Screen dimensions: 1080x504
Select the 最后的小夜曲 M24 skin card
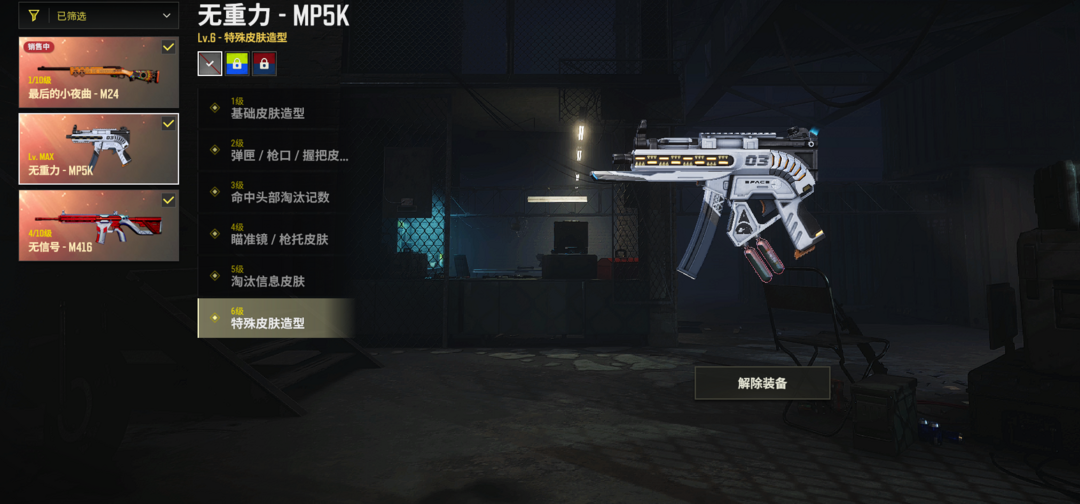click(x=99, y=72)
